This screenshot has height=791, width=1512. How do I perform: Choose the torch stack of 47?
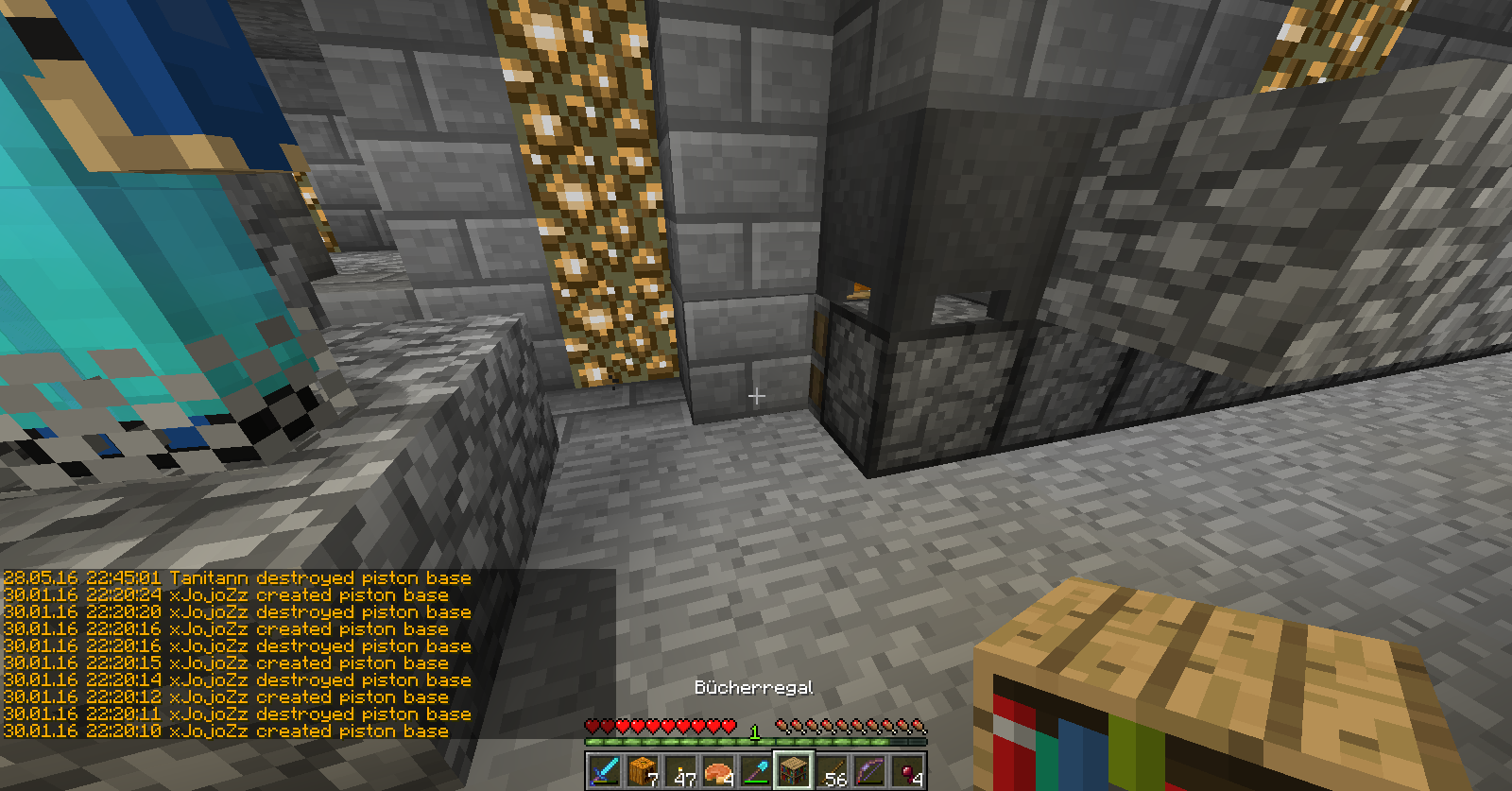click(680, 770)
